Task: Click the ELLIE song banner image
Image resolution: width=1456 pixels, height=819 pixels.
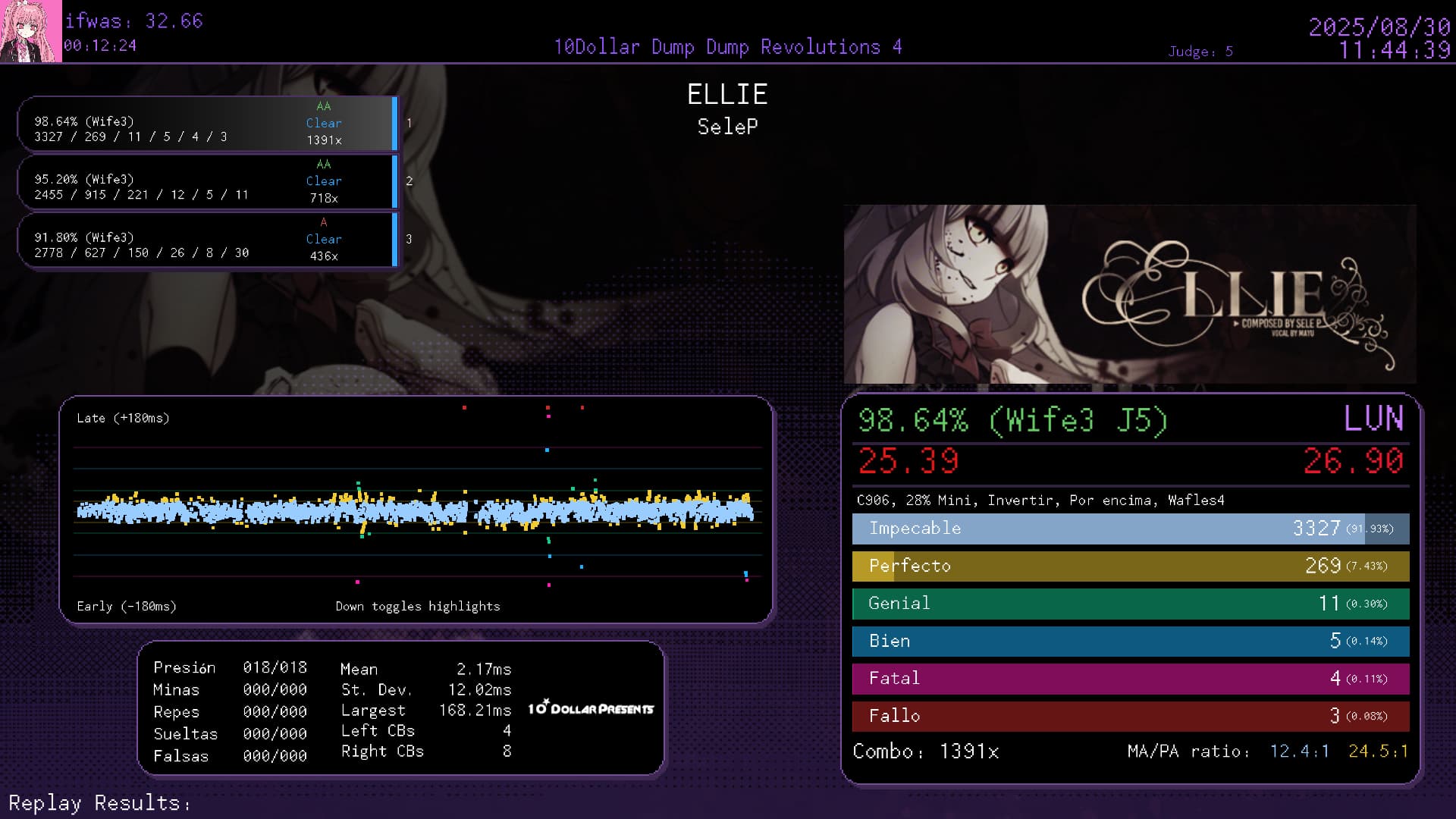Action: pyautogui.click(x=1129, y=294)
